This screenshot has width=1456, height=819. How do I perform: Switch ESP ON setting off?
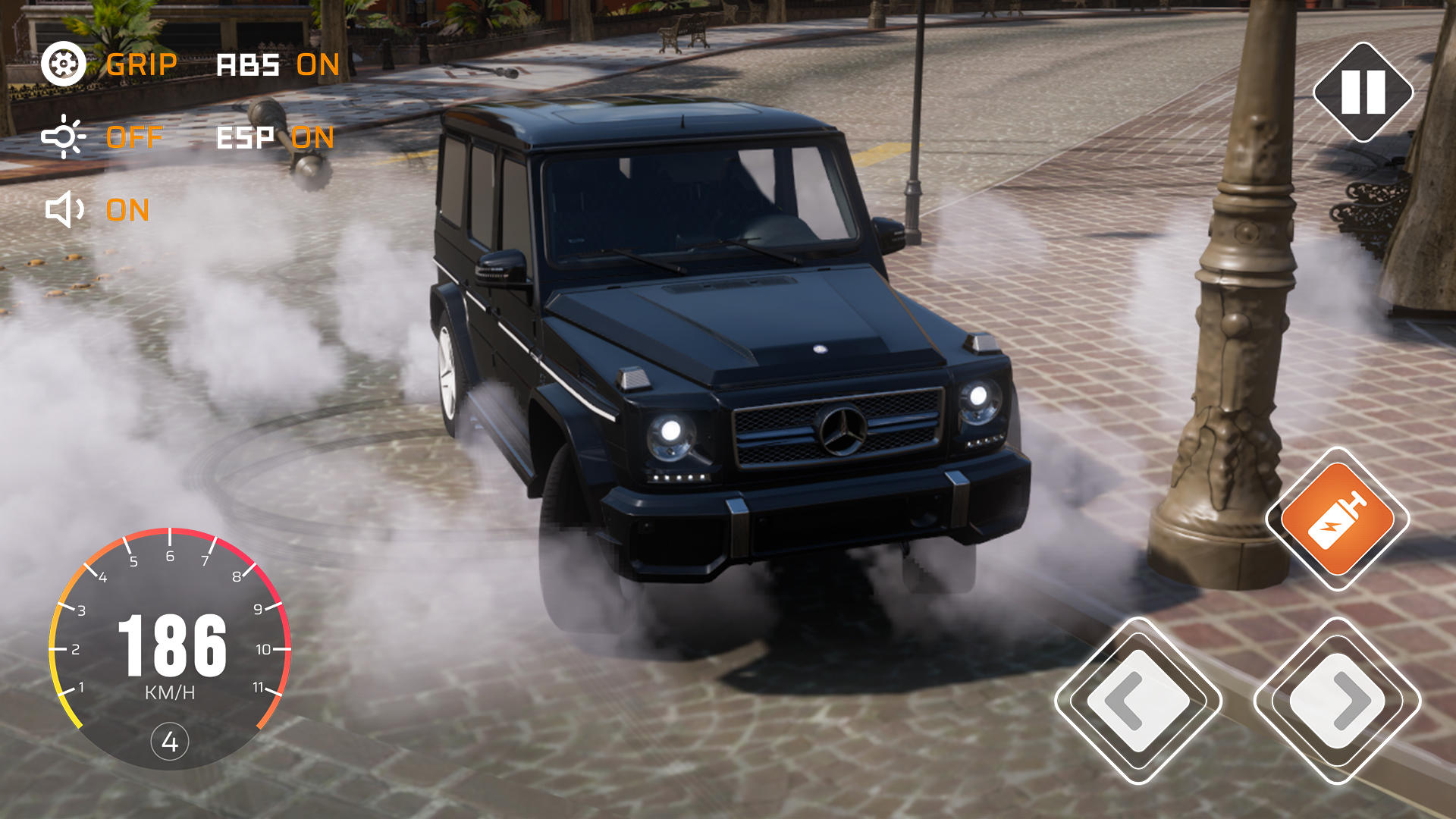pos(316,138)
